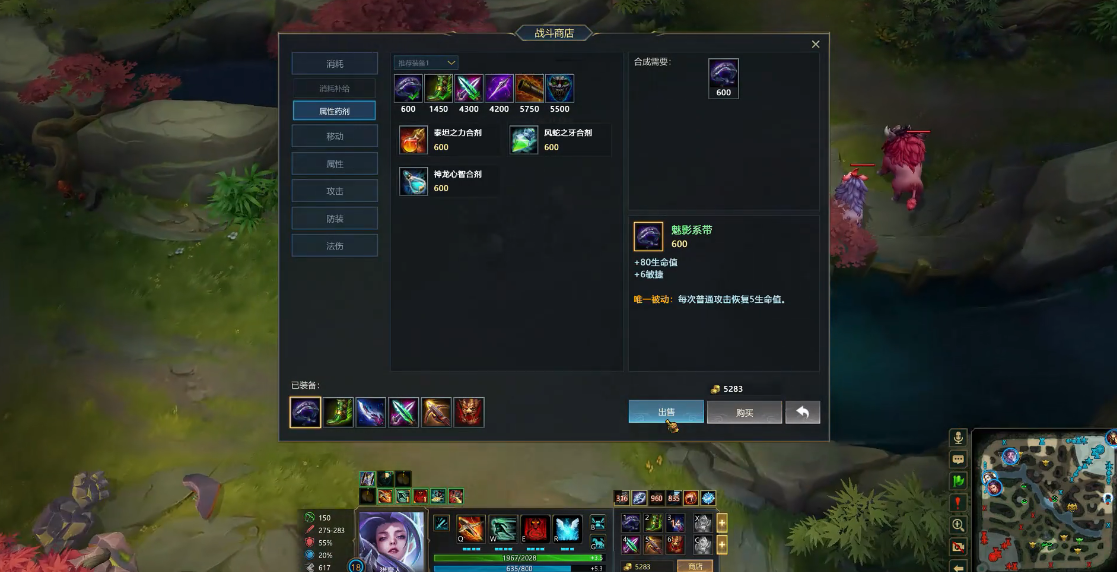This screenshot has width=1117, height=572.
Task: Select the 法伤 magic damage category
Action: 334,245
